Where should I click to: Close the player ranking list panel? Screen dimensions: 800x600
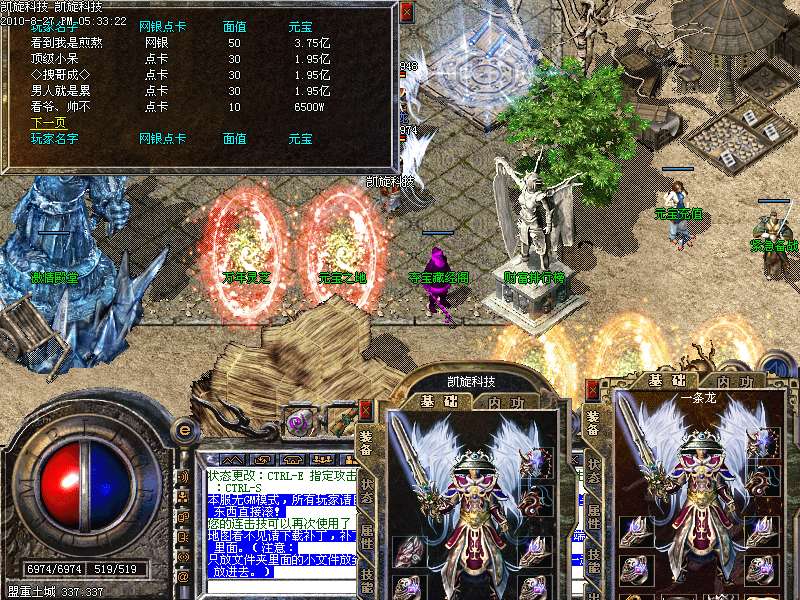[x=405, y=12]
